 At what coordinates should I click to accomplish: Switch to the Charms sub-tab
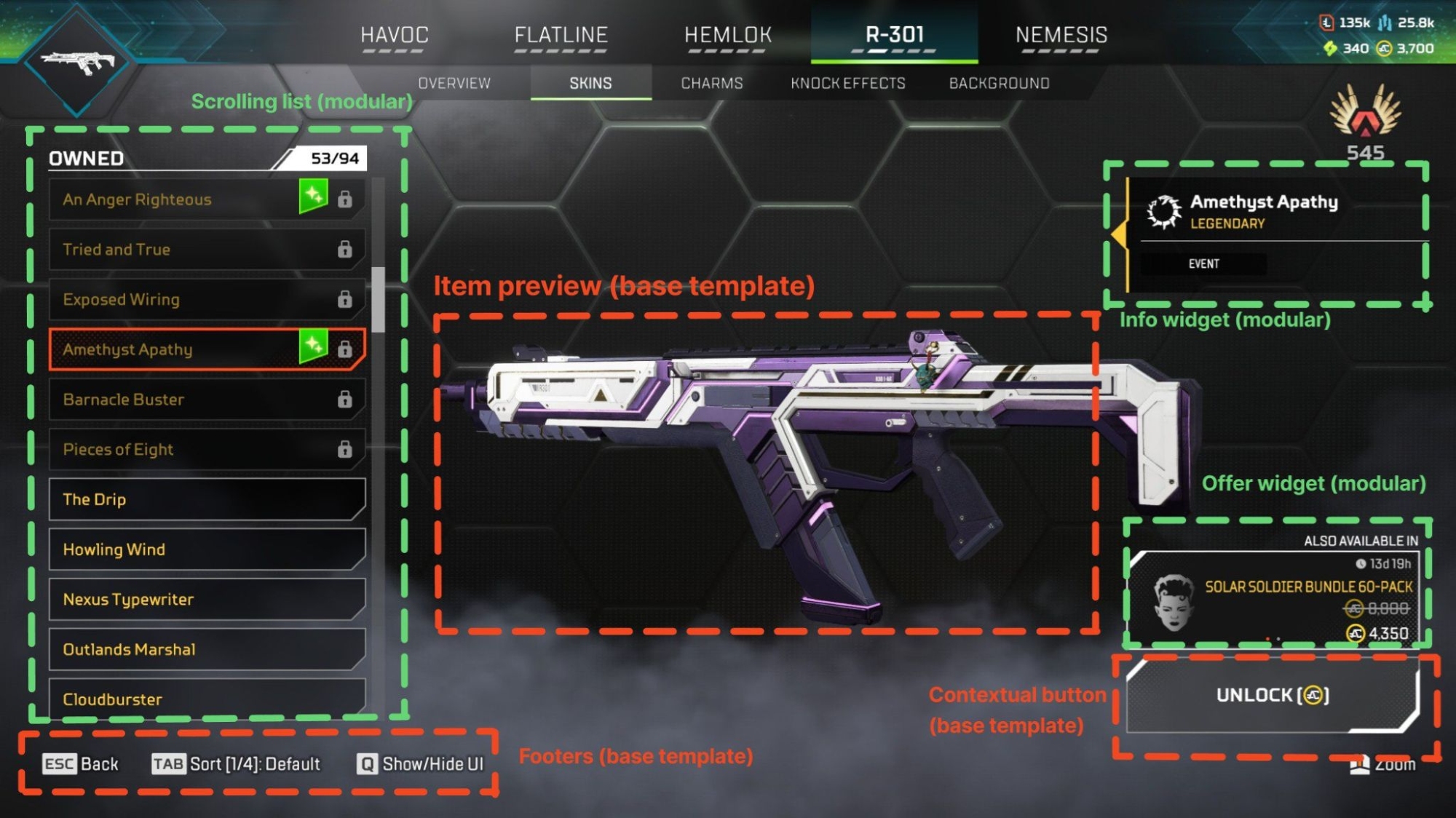click(x=711, y=83)
